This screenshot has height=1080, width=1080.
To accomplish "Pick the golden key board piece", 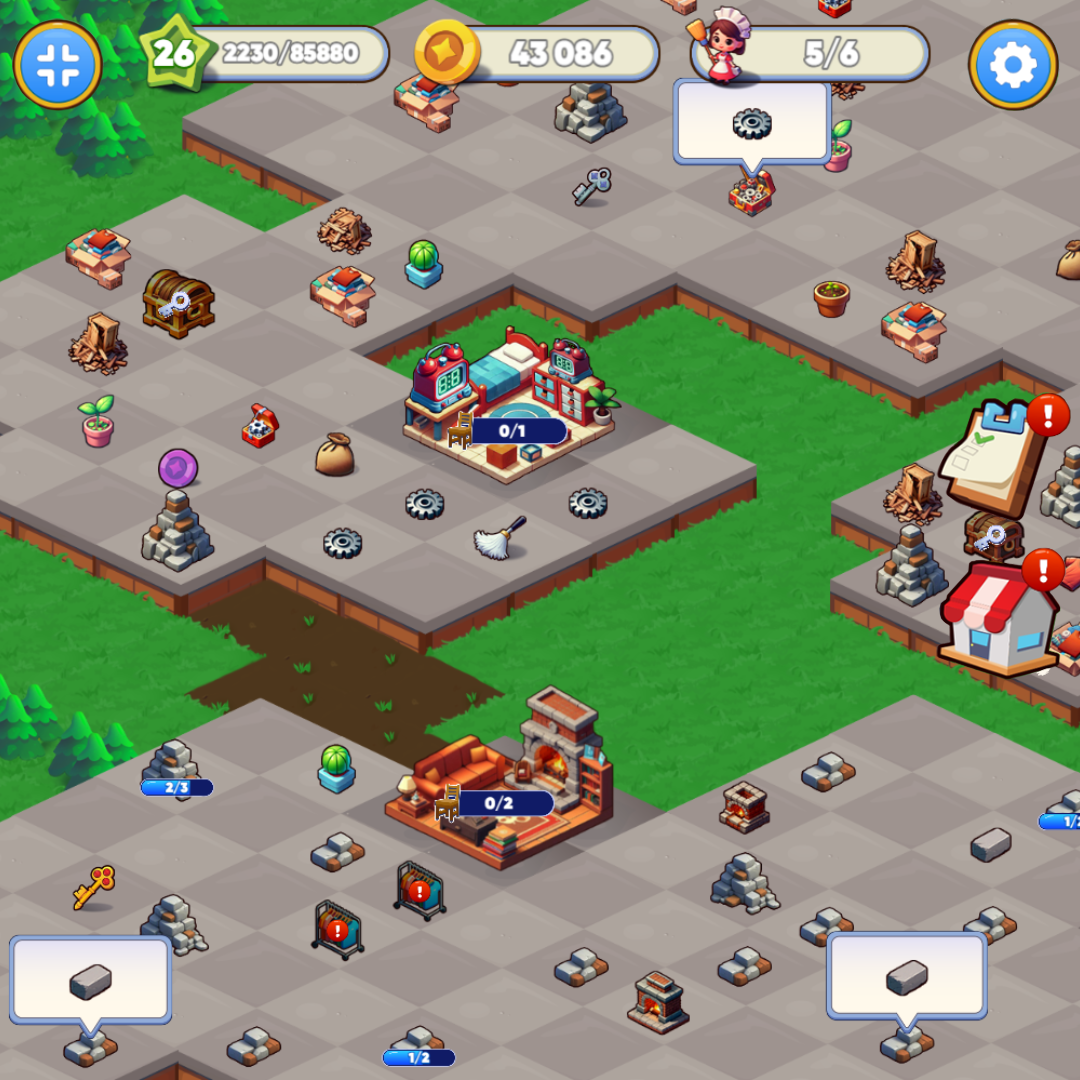I will 94,886.
